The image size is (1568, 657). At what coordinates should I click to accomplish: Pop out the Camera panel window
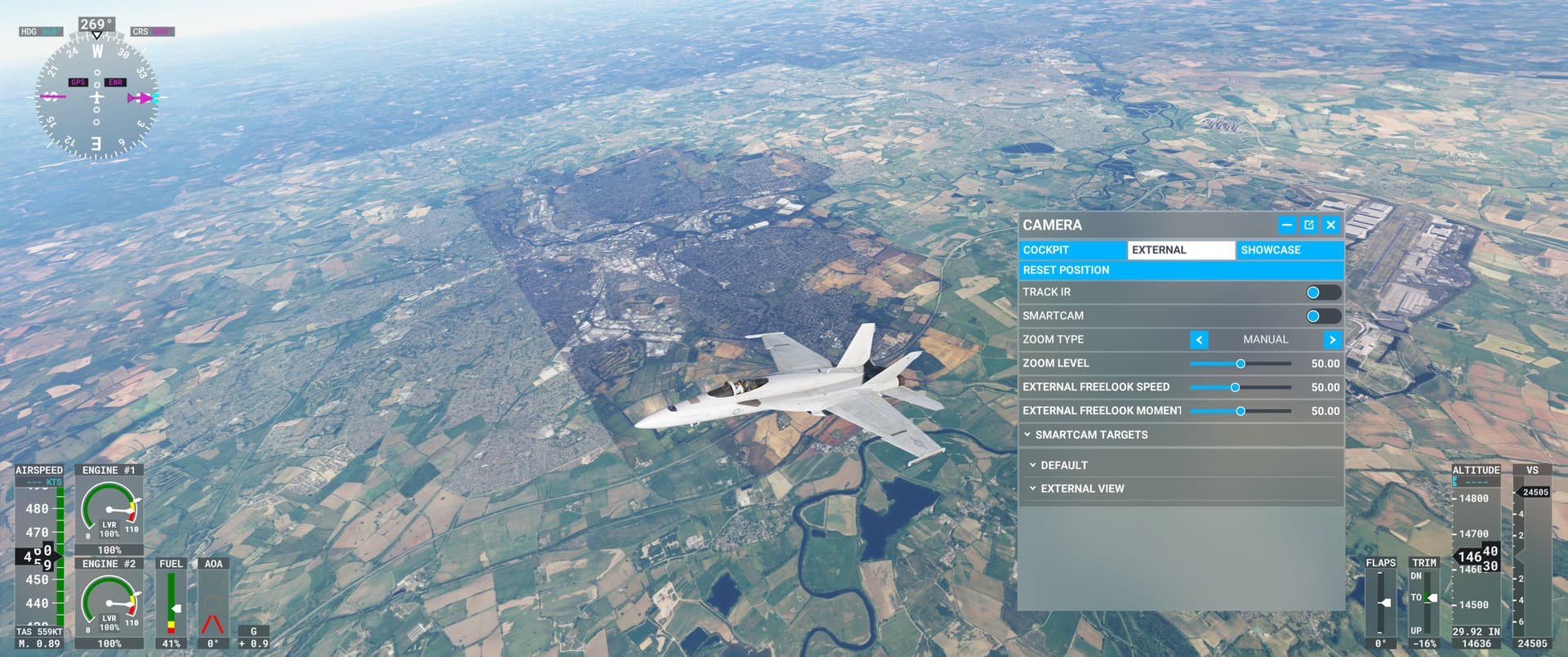click(1309, 225)
